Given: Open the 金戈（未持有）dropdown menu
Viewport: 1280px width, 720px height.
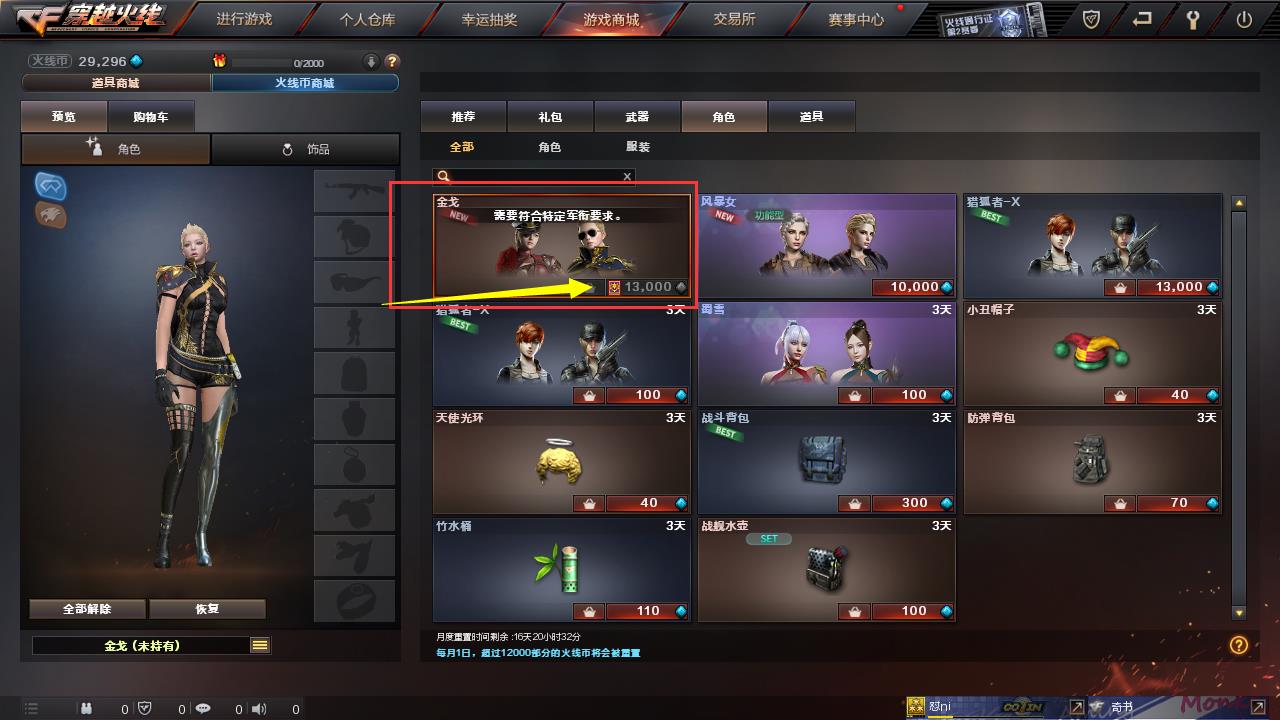Looking at the screenshot, I should pyautogui.click(x=261, y=646).
